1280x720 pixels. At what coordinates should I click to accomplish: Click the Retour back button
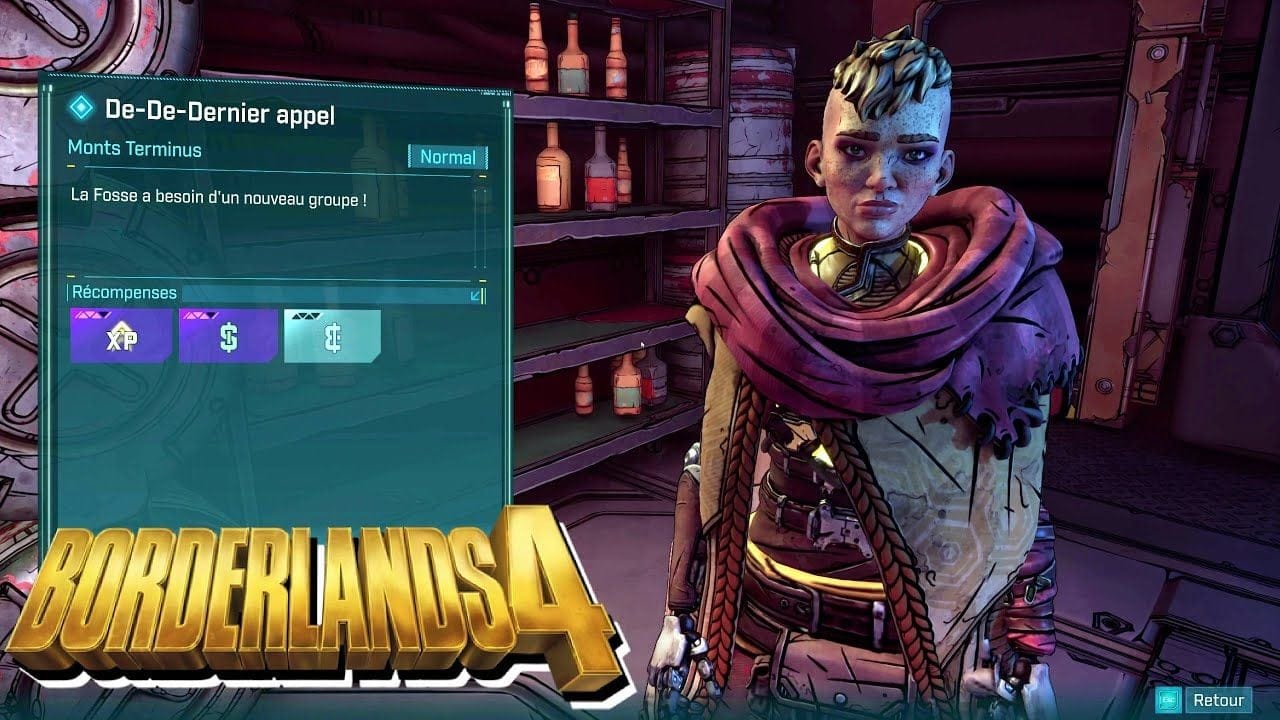[x=1205, y=700]
